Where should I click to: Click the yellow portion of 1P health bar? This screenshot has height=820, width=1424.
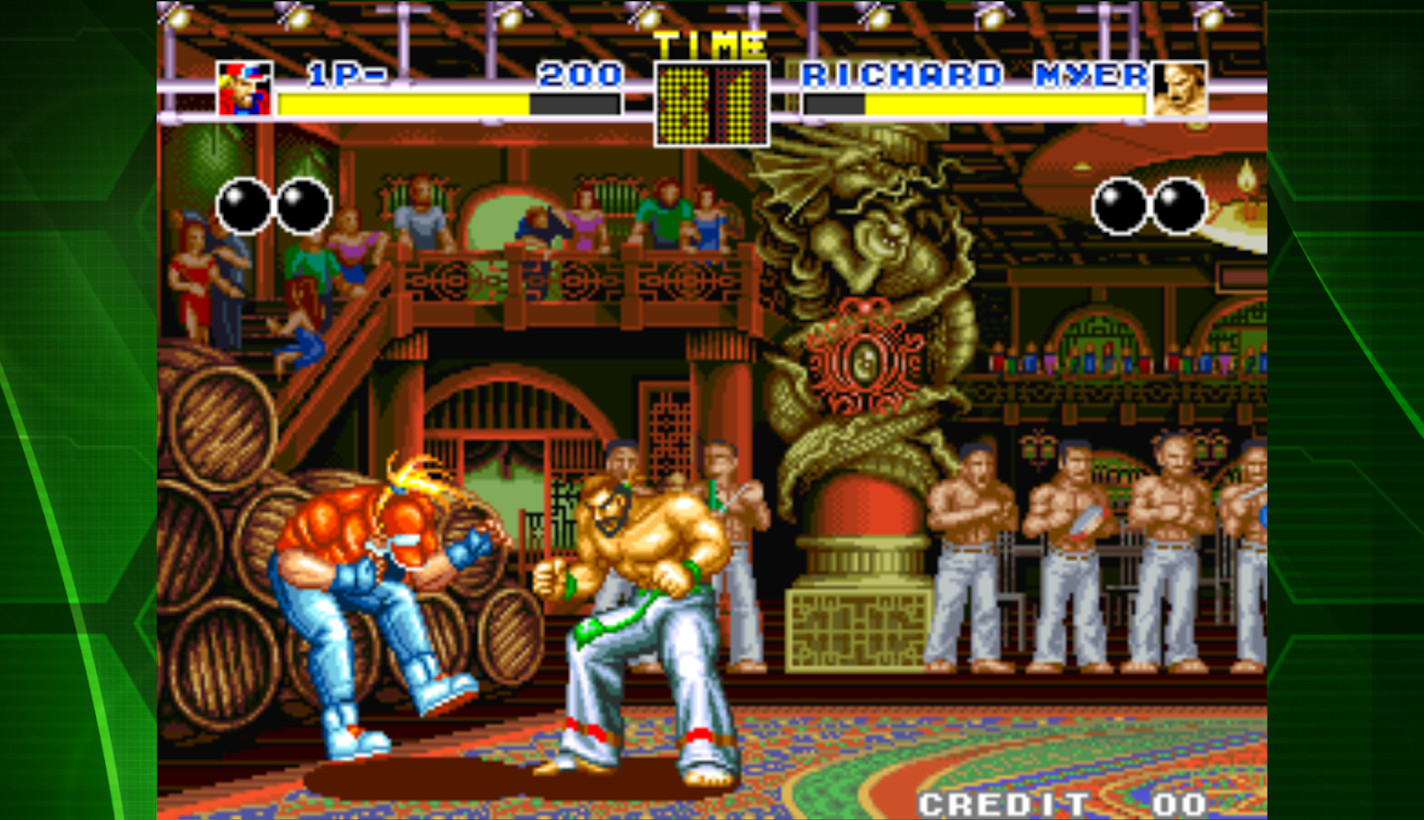400,103
